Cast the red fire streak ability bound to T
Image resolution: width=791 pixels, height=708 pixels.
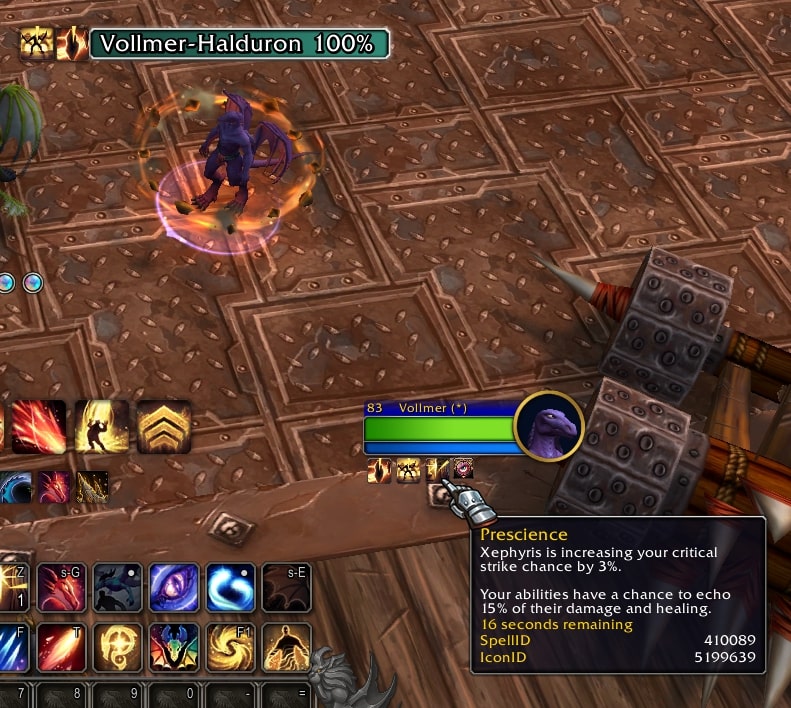(62, 647)
